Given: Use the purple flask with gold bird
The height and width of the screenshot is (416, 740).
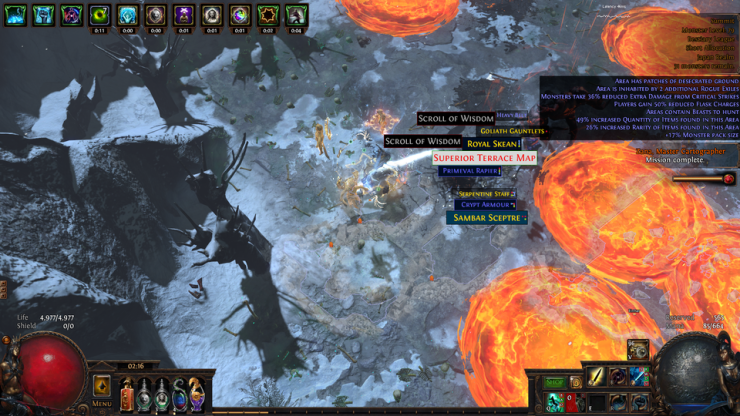Looking at the screenshot, I should [197, 395].
